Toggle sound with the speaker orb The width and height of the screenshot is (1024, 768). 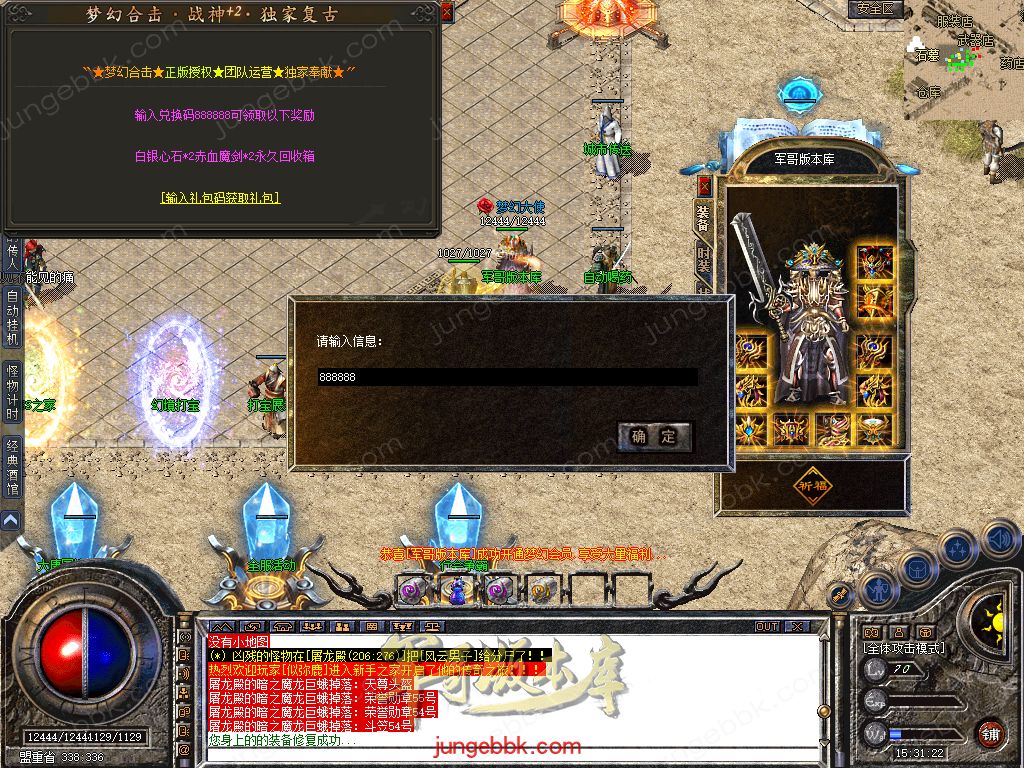[x=1000, y=538]
